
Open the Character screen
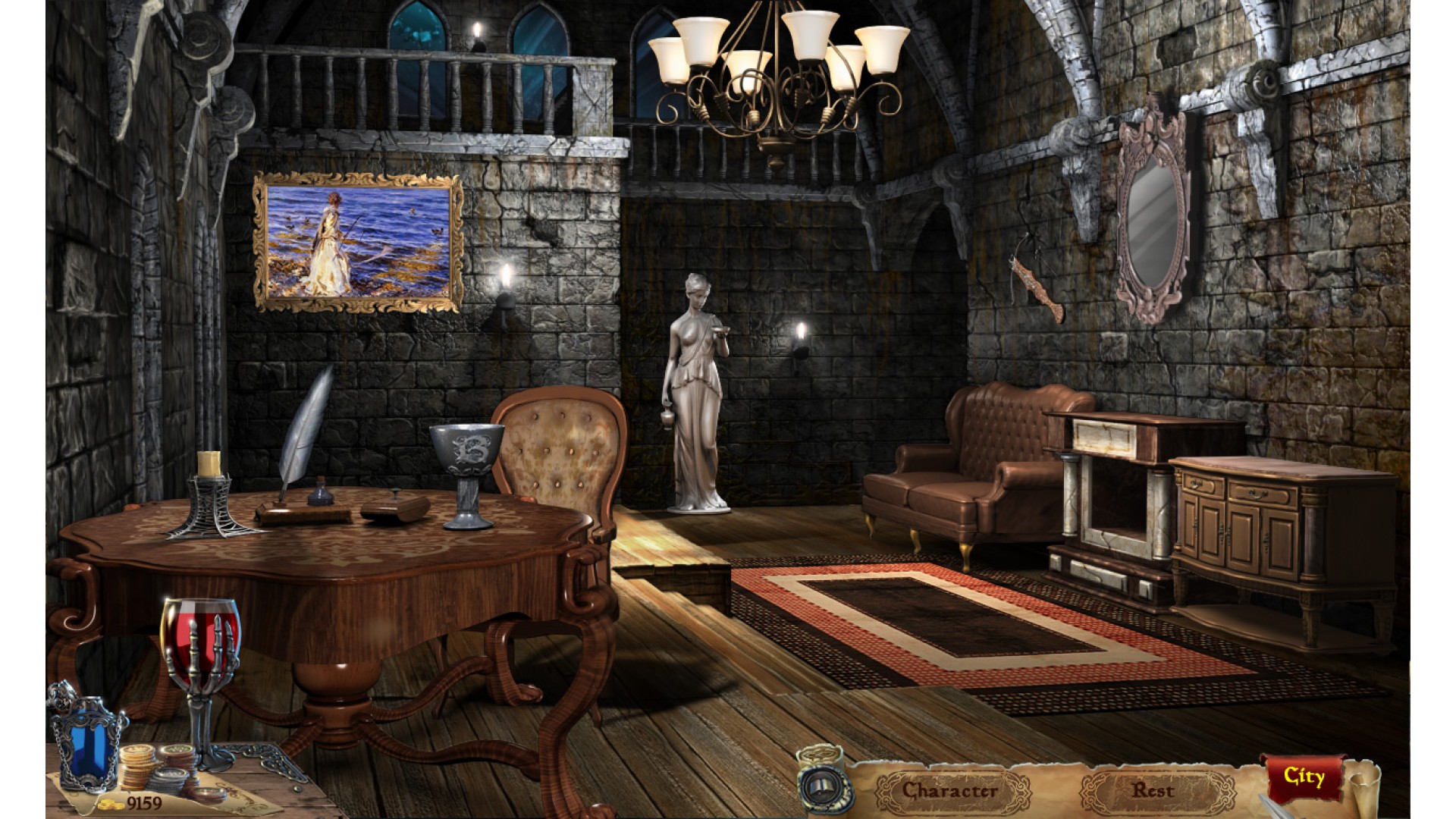pos(949,791)
